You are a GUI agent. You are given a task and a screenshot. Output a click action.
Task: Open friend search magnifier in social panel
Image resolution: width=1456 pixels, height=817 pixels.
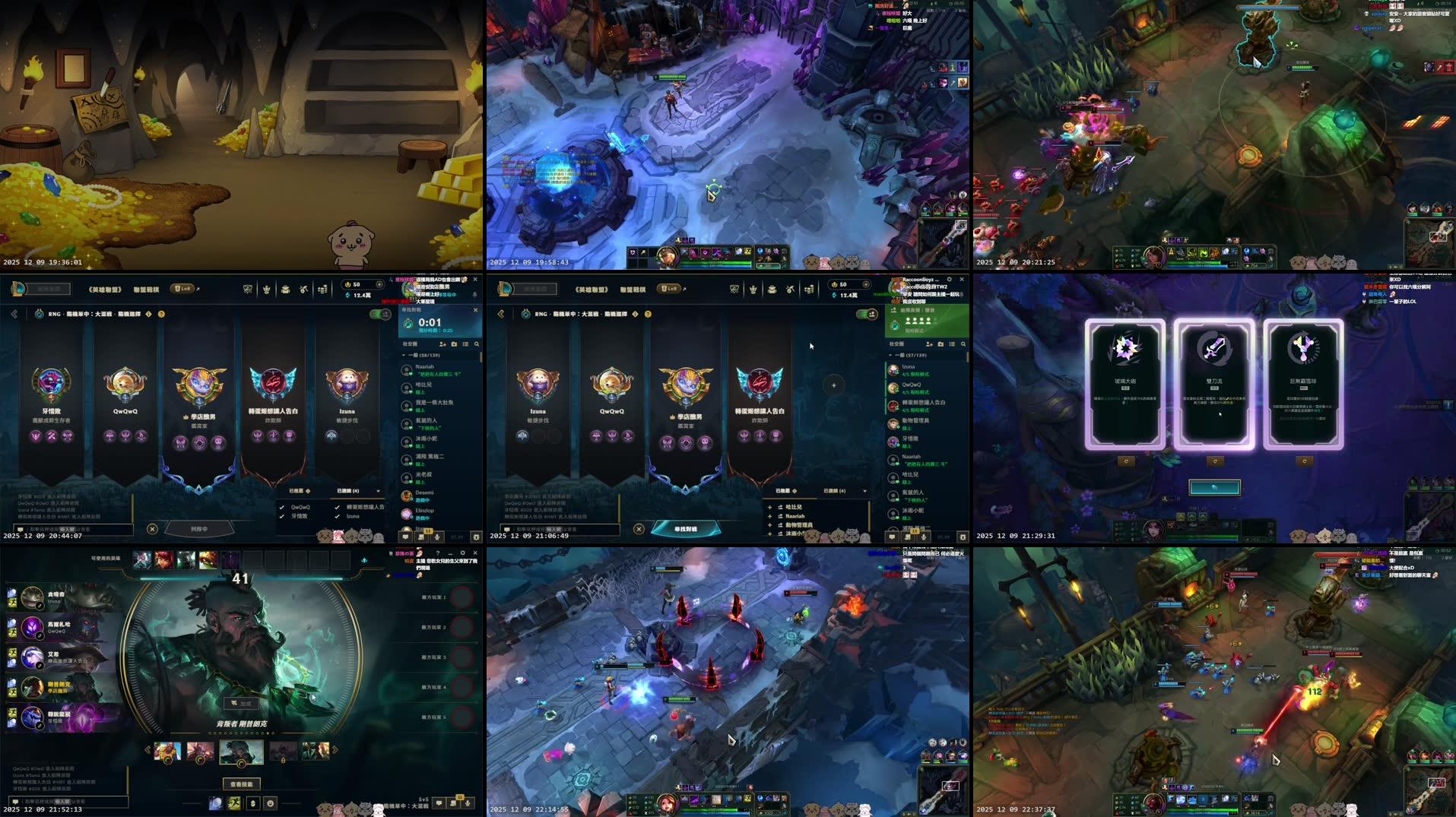pos(477,344)
